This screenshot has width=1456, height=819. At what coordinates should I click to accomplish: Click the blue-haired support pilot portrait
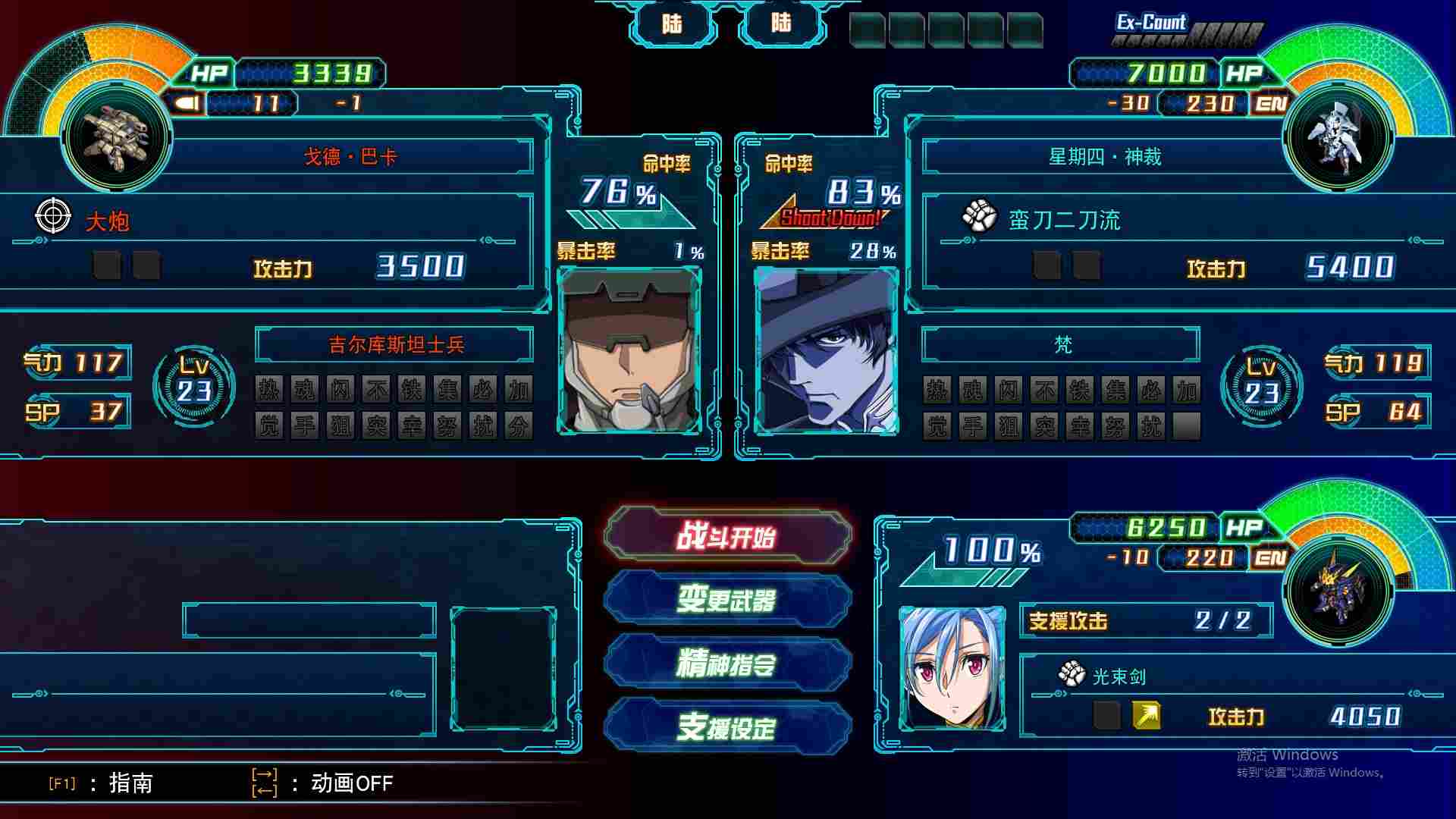click(952, 668)
